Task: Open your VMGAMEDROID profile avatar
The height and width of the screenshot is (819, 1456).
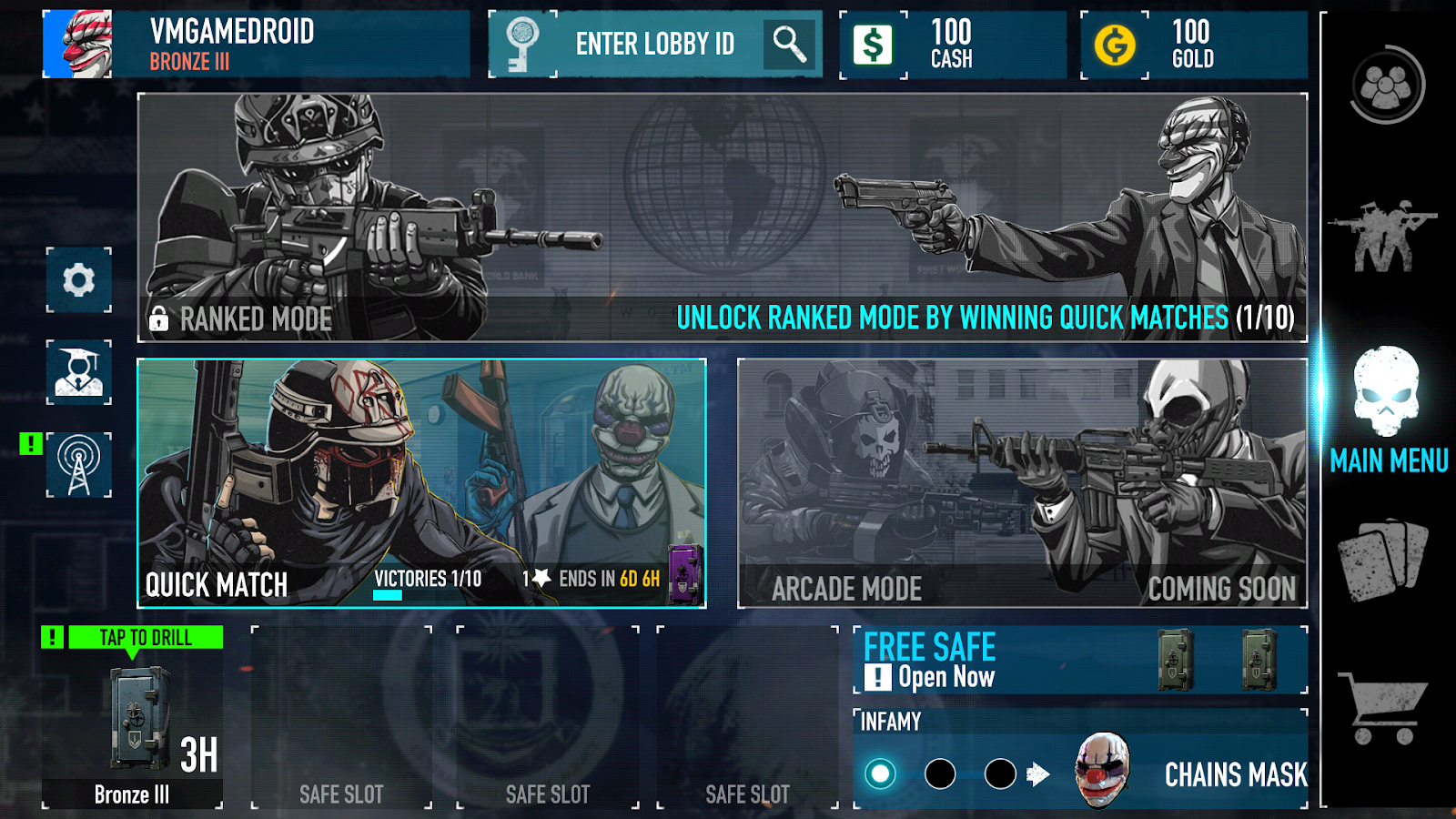Action: pyautogui.click(x=78, y=41)
